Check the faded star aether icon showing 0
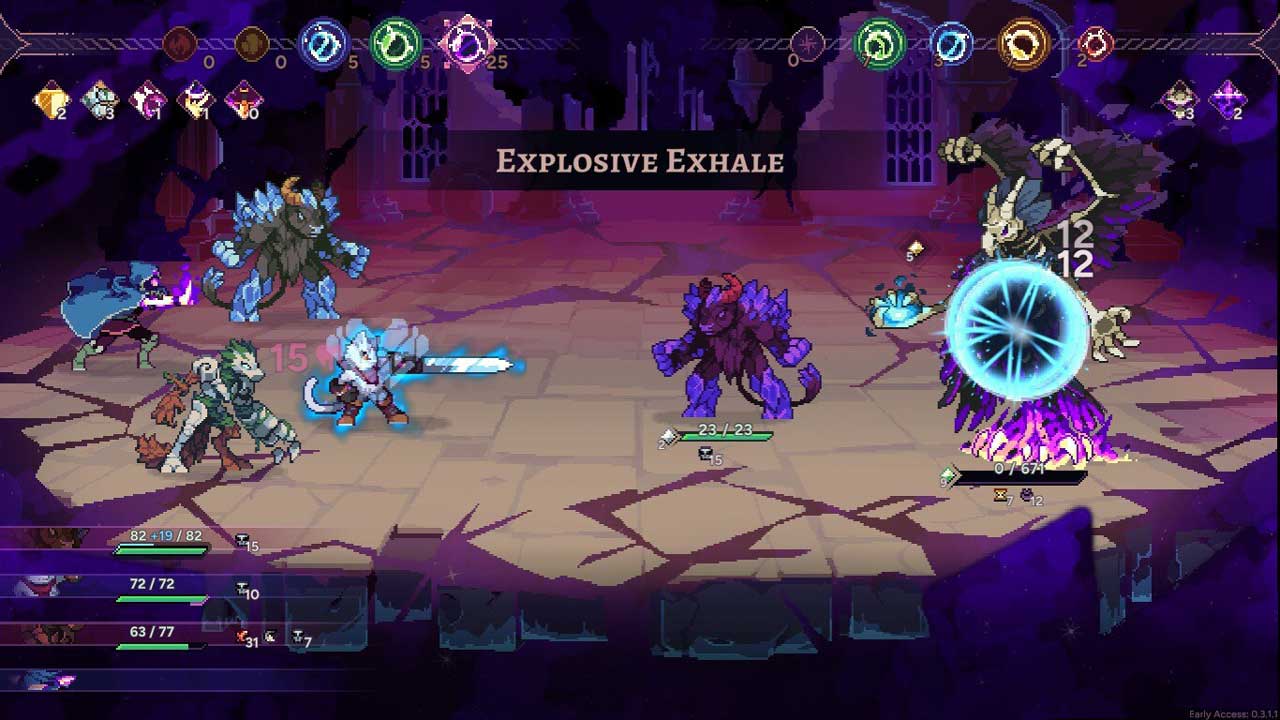 tap(808, 44)
